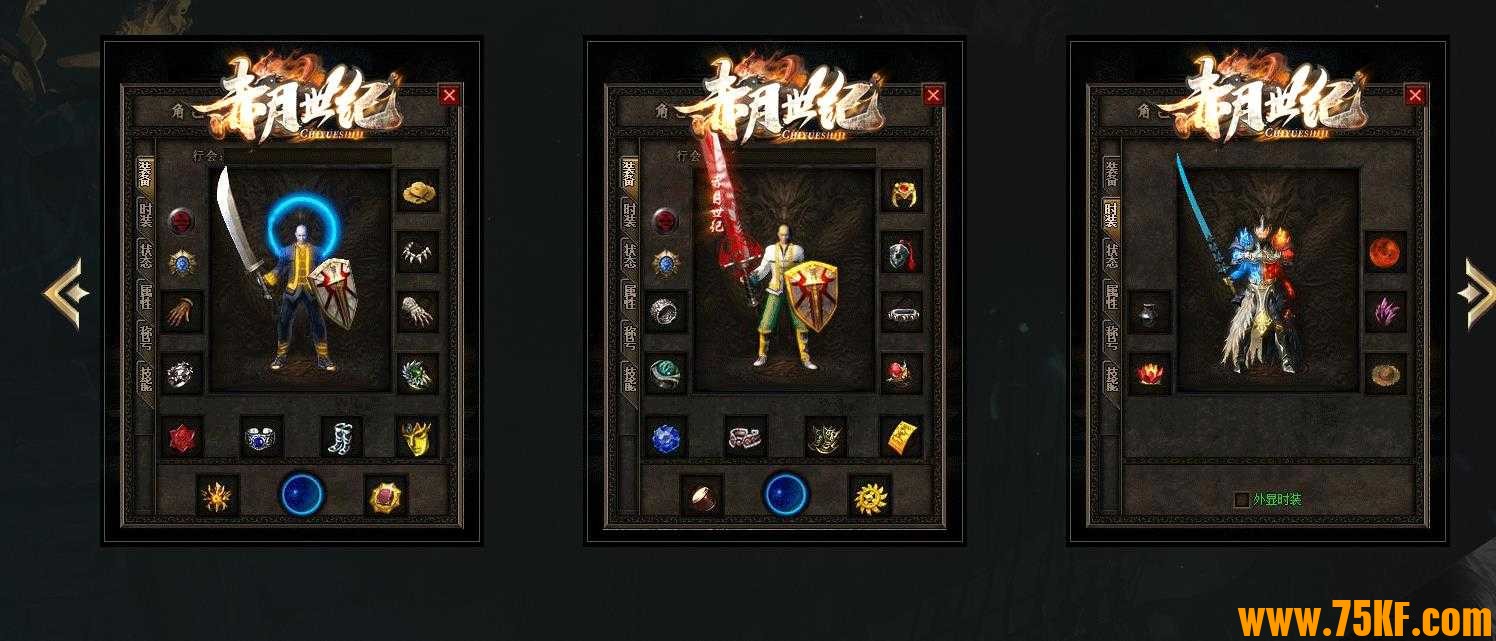
Task: Select the red lotus flower slot
Action: coord(1149,373)
